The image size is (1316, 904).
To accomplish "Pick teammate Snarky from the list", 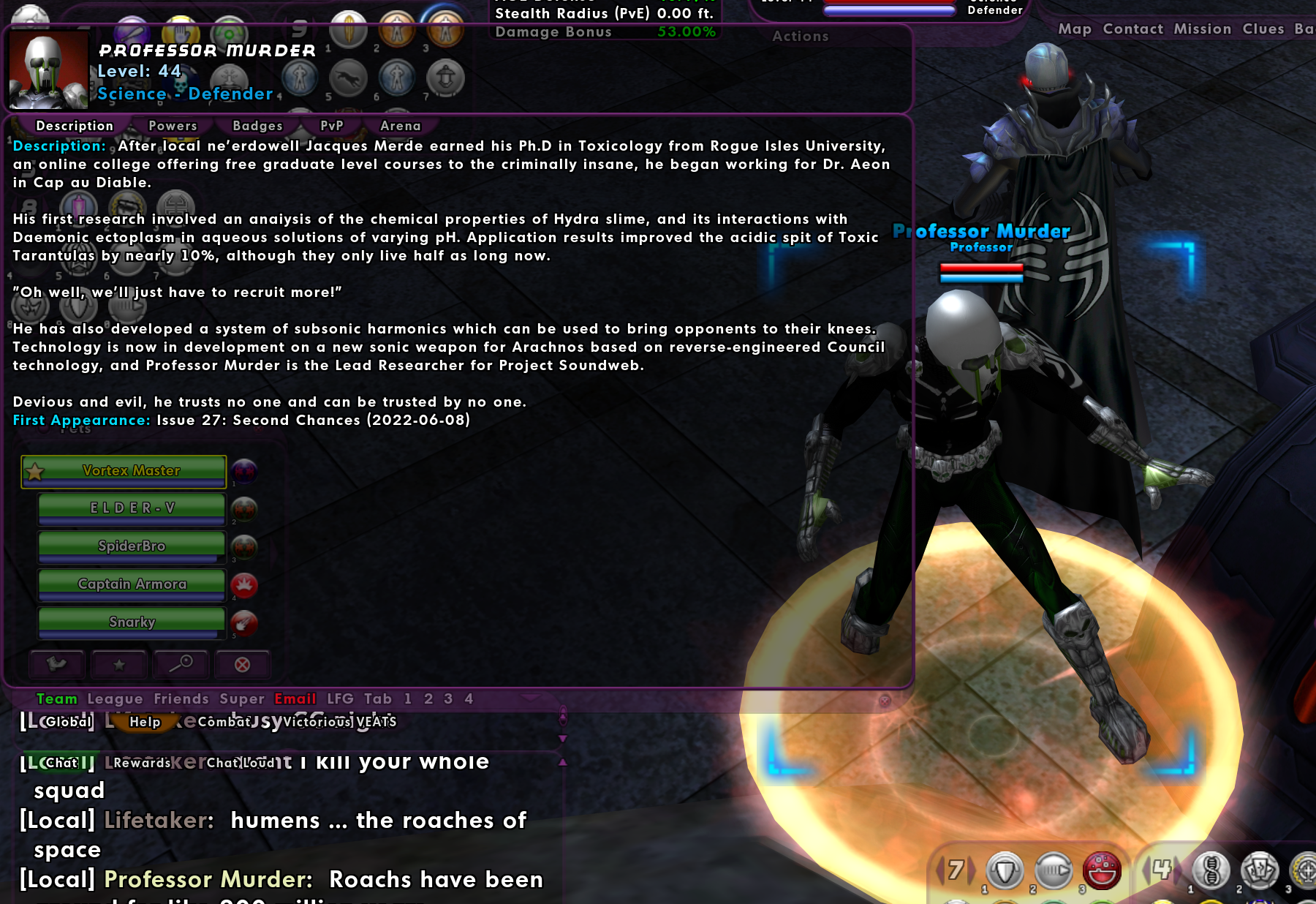I will click(132, 622).
